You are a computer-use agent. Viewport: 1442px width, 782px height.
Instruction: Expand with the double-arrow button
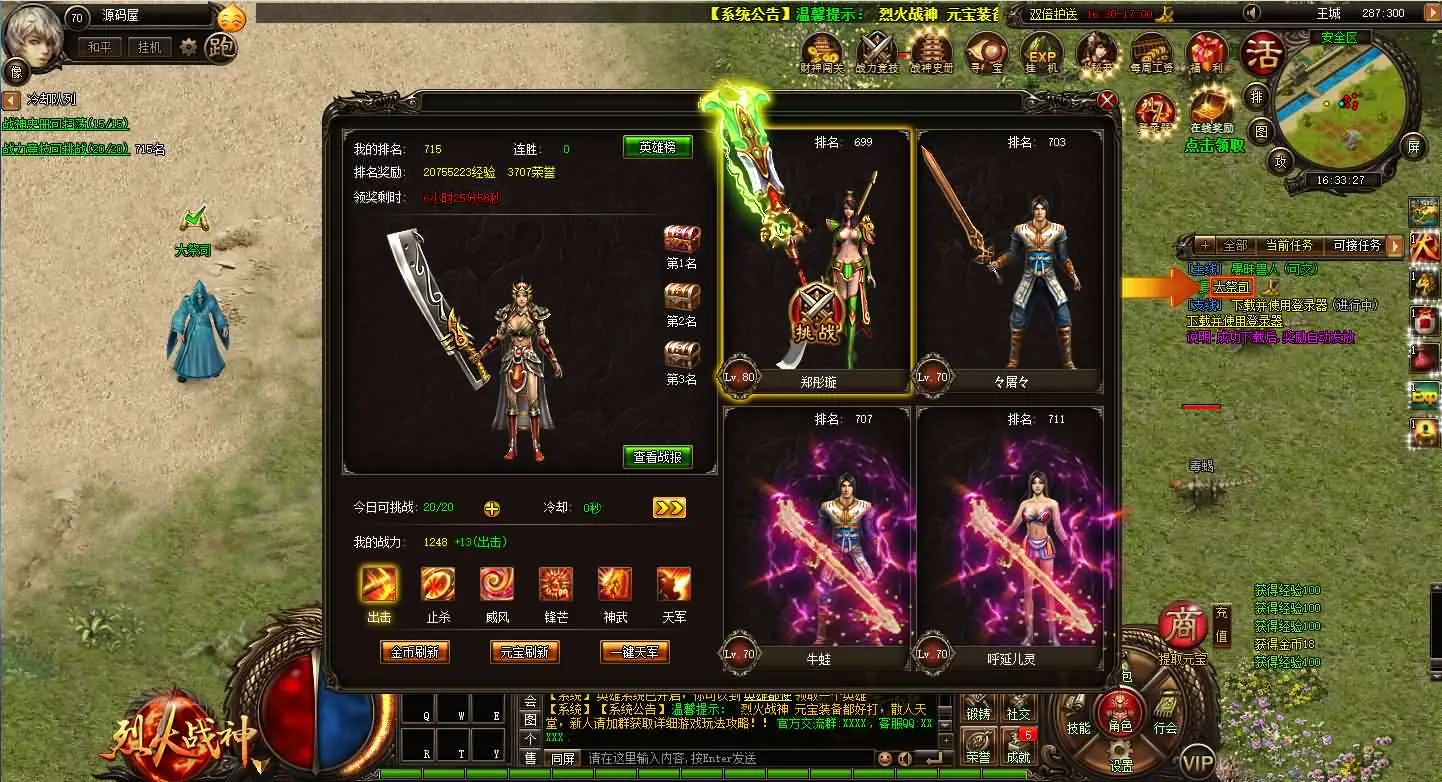point(669,507)
